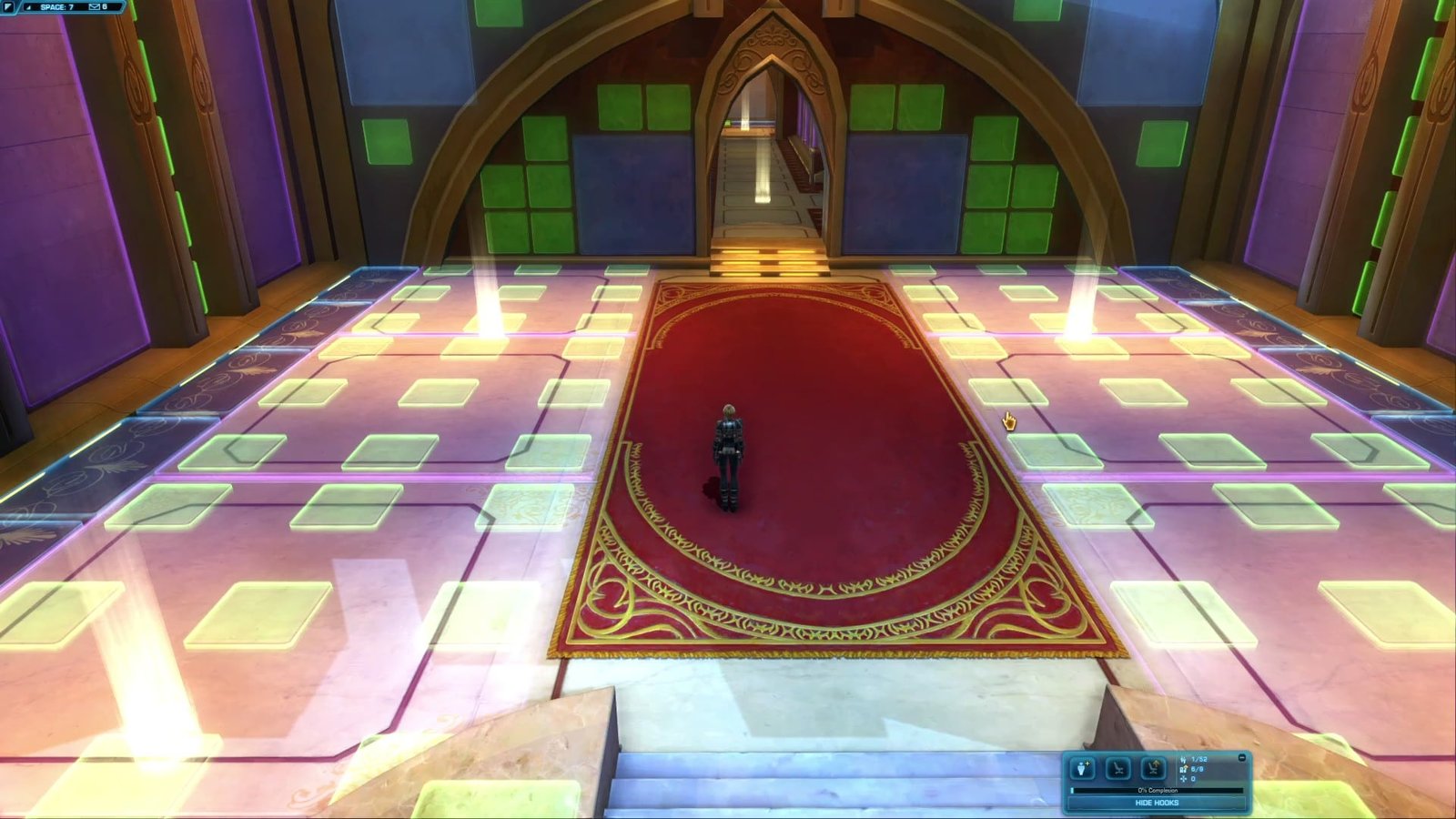Open the mail envelope icon
The height and width of the screenshot is (819, 1456).
click(x=95, y=7)
